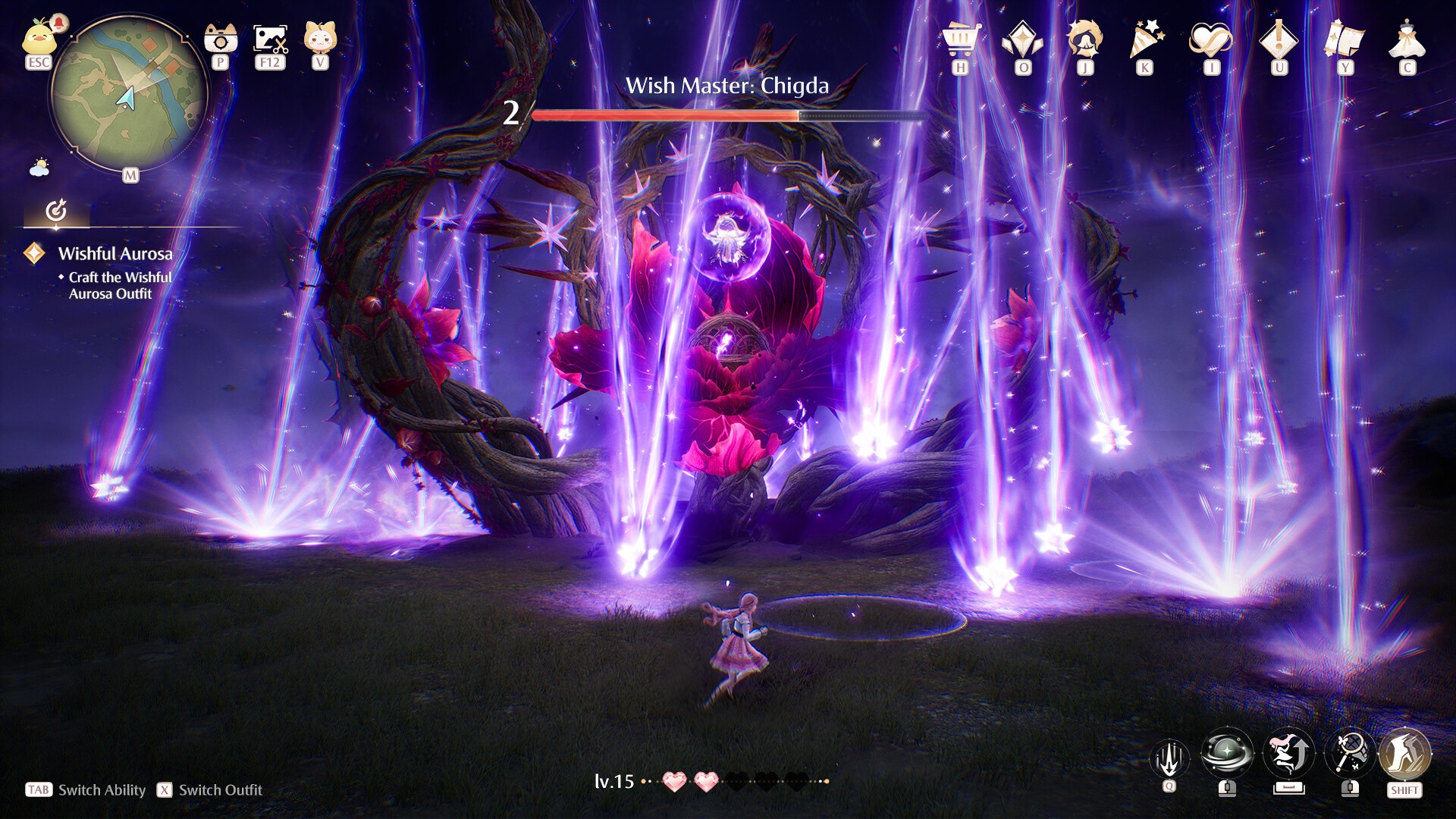The image size is (1456, 819).
Task: Open the cat face Momo icon
Action: (320, 37)
